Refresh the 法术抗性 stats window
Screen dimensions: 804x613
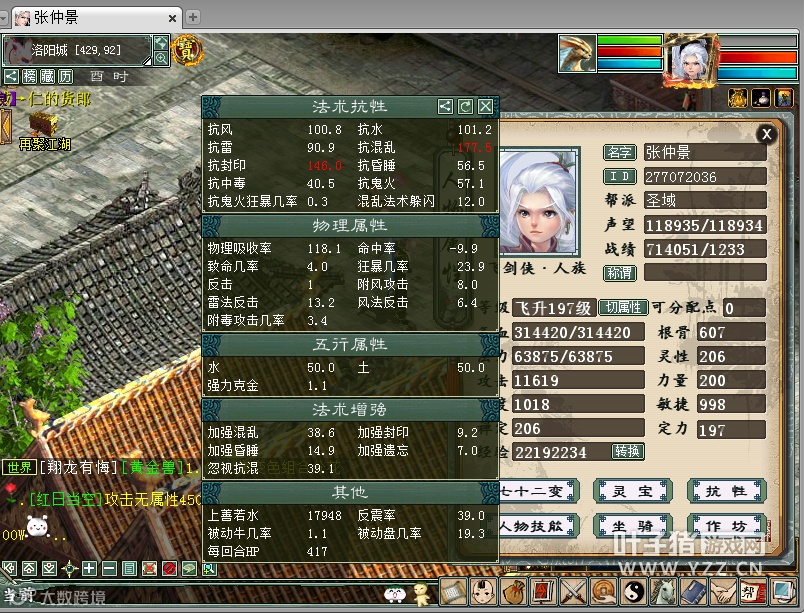click(466, 106)
